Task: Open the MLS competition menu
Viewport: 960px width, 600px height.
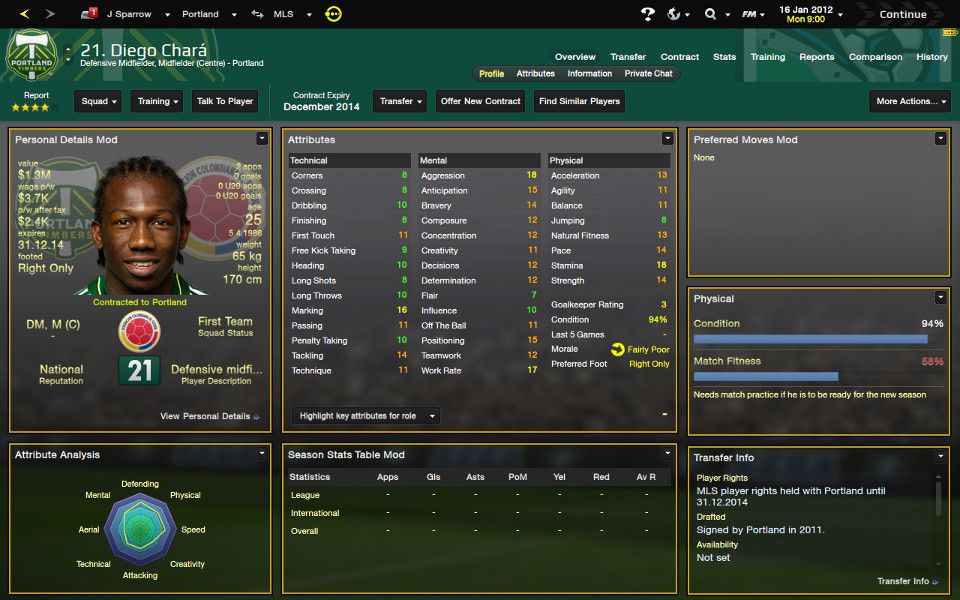Action: coord(289,15)
